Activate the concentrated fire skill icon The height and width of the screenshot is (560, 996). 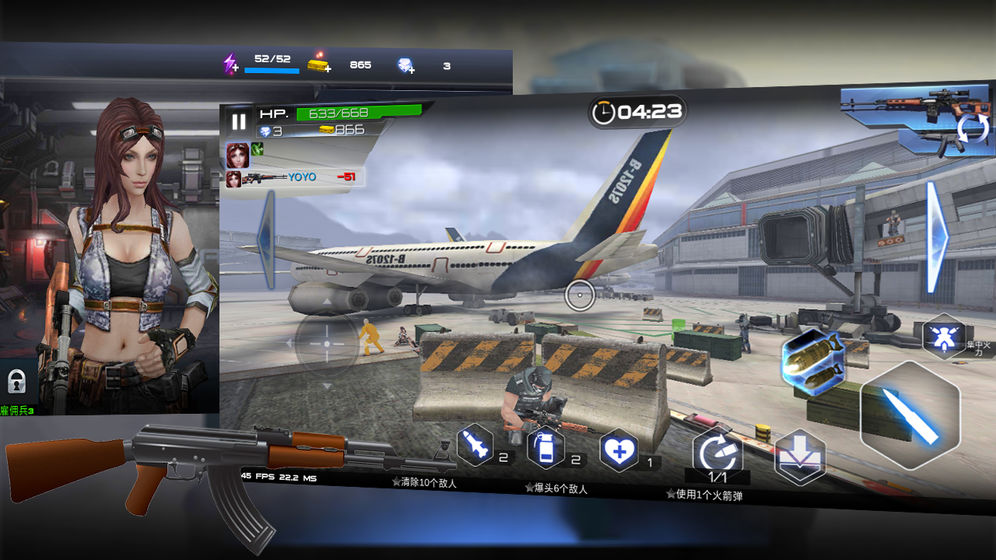tap(942, 336)
